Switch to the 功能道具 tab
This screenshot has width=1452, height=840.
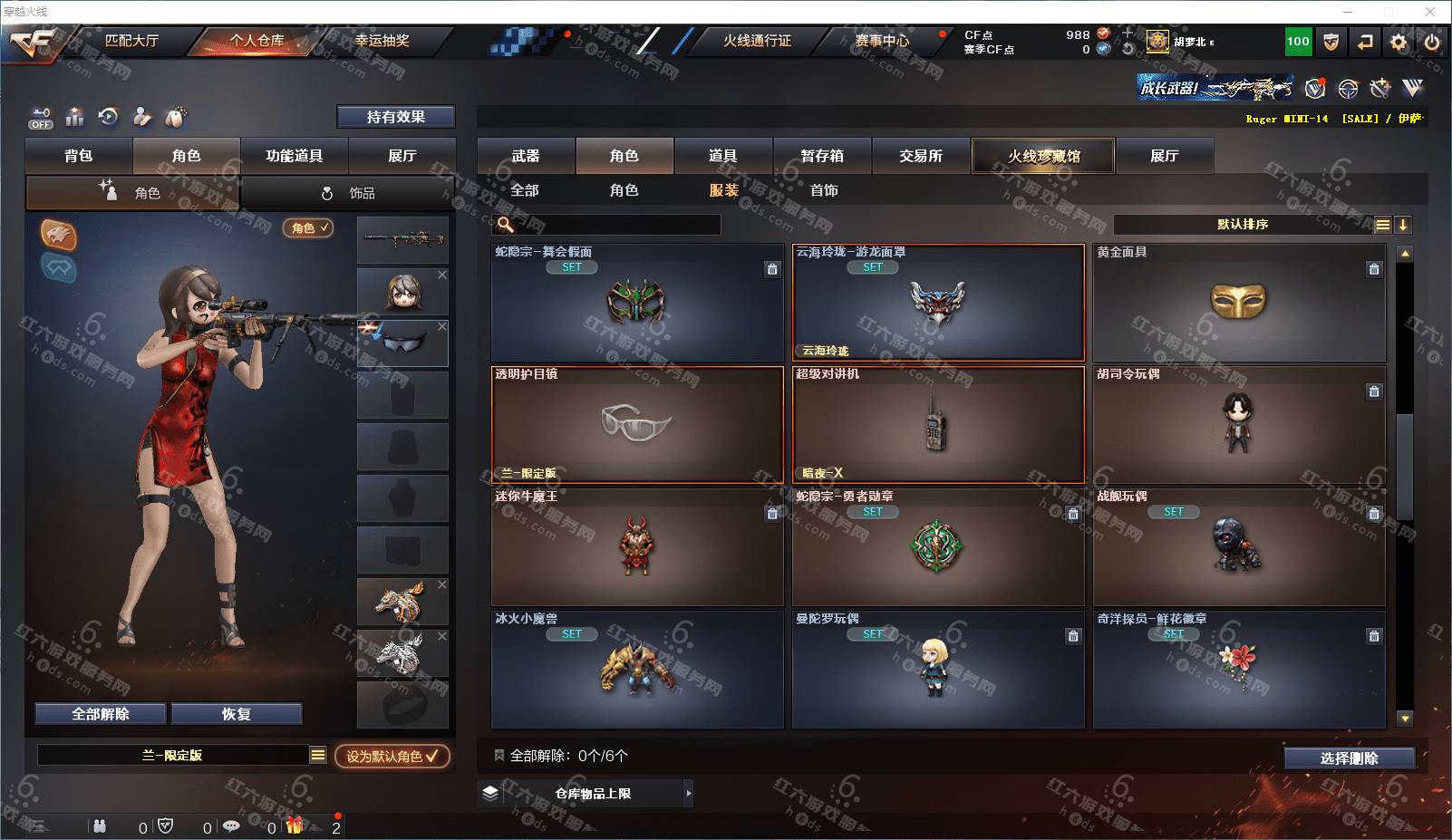click(x=294, y=156)
